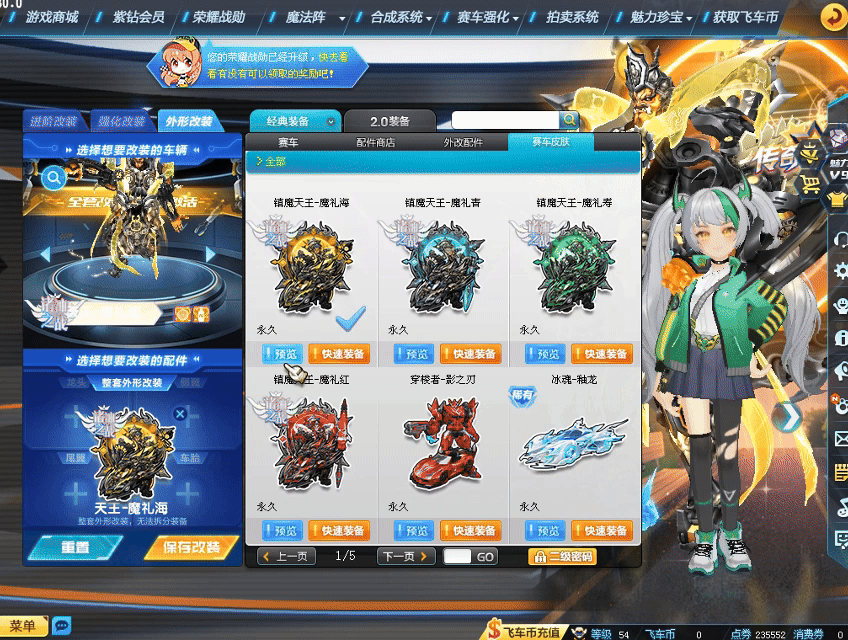The width and height of the screenshot is (848, 640).
Task: Switch to the 配件商店 tab
Action: 375,143
